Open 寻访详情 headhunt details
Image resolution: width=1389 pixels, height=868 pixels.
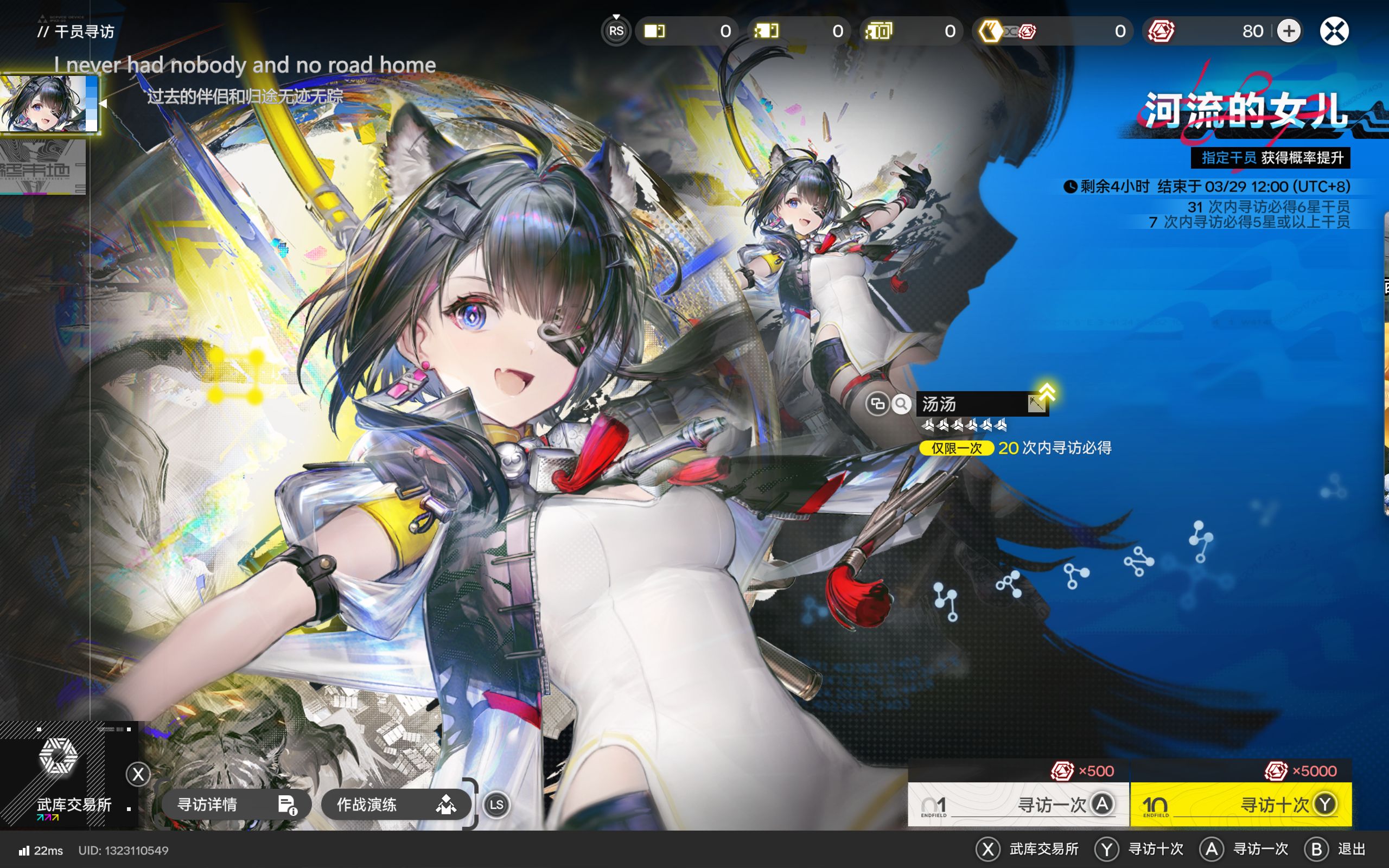[x=236, y=805]
